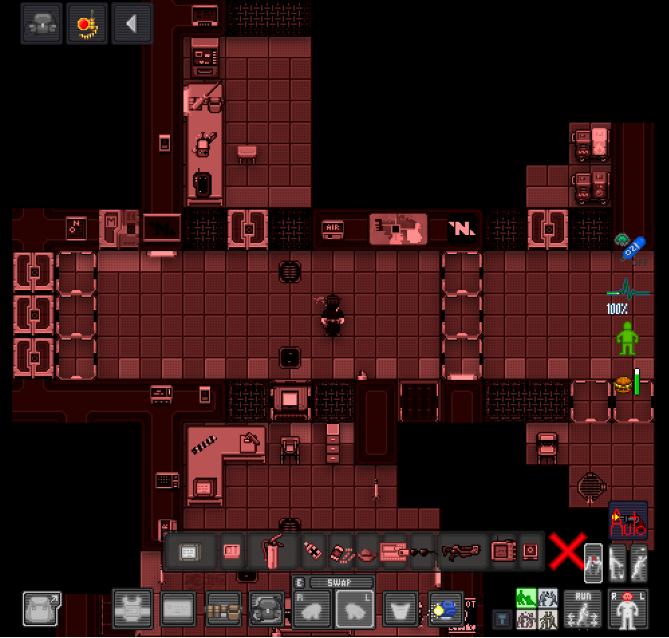Select the right hand slot
669x638 pixels.
312,608
